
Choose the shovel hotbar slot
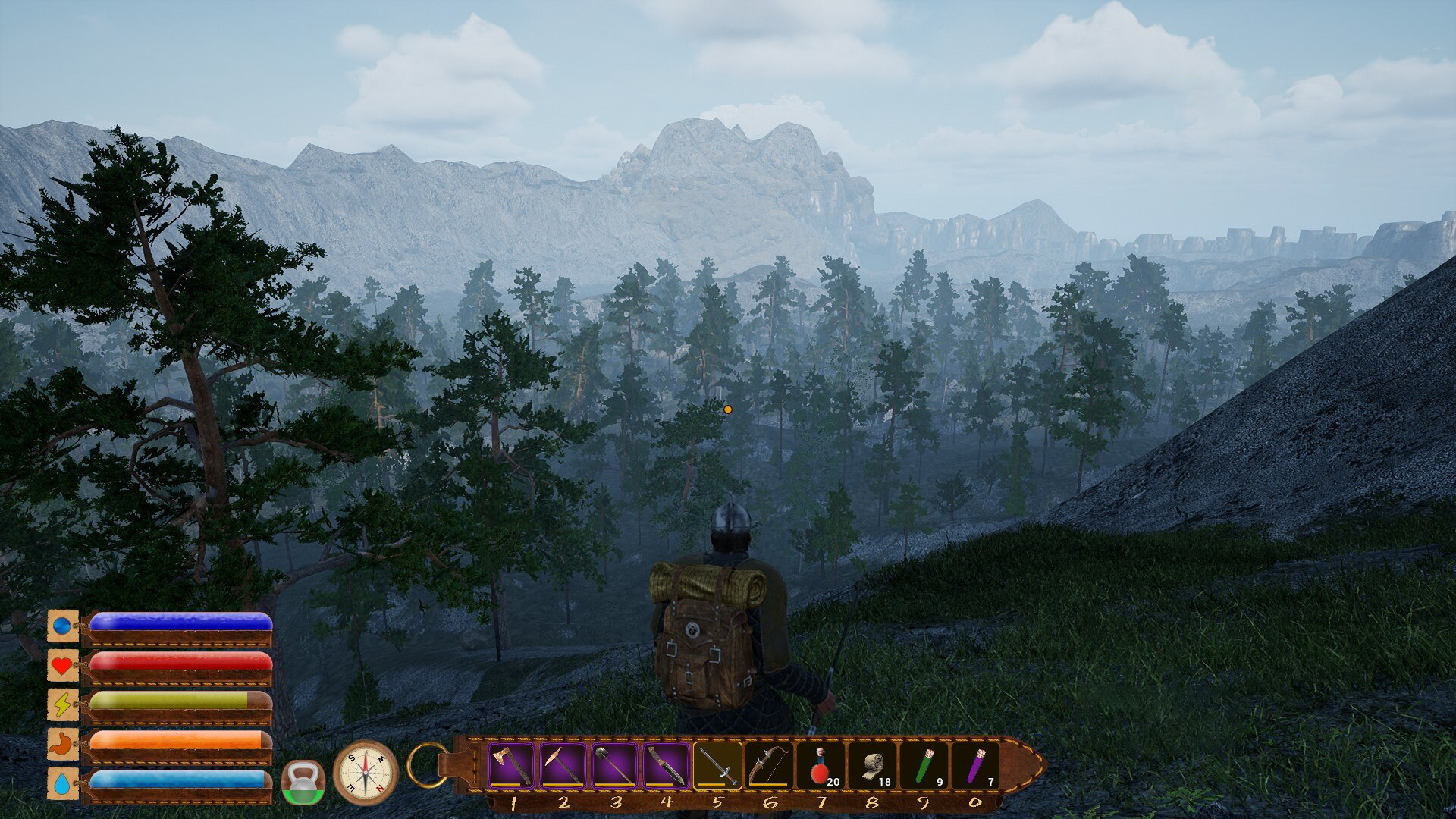[x=614, y=766]
